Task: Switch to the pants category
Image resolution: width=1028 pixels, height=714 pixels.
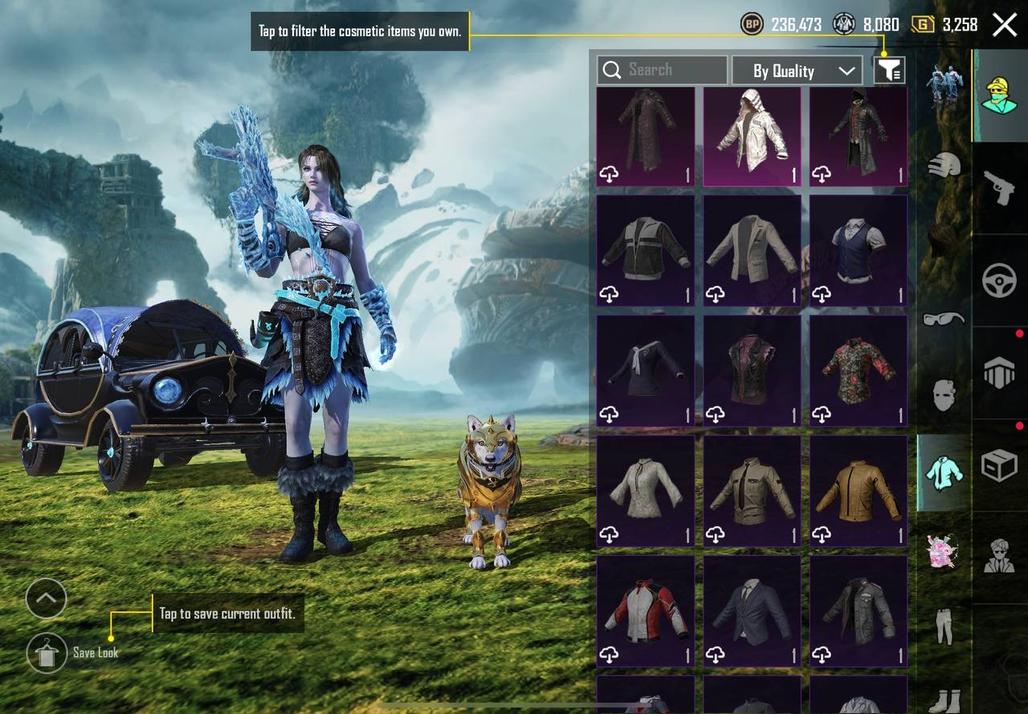Action: click(x=942, y=626)
